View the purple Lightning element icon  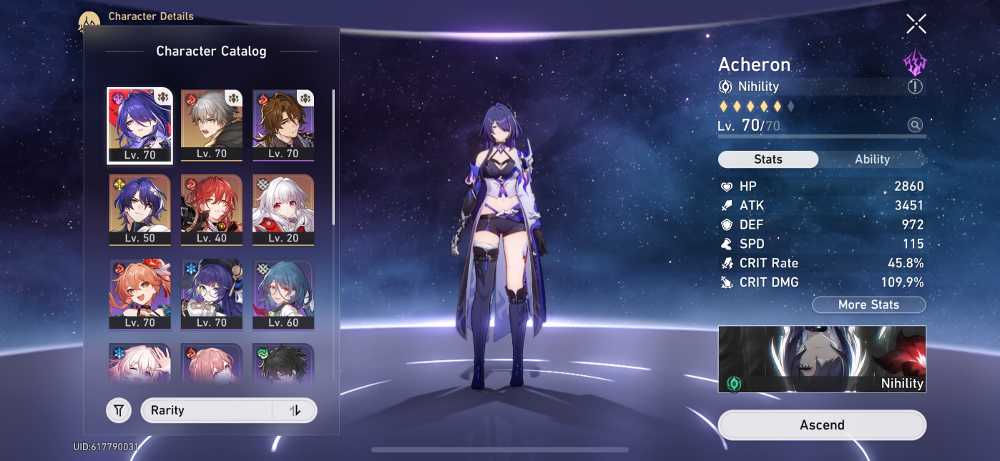tap(915, 65)
